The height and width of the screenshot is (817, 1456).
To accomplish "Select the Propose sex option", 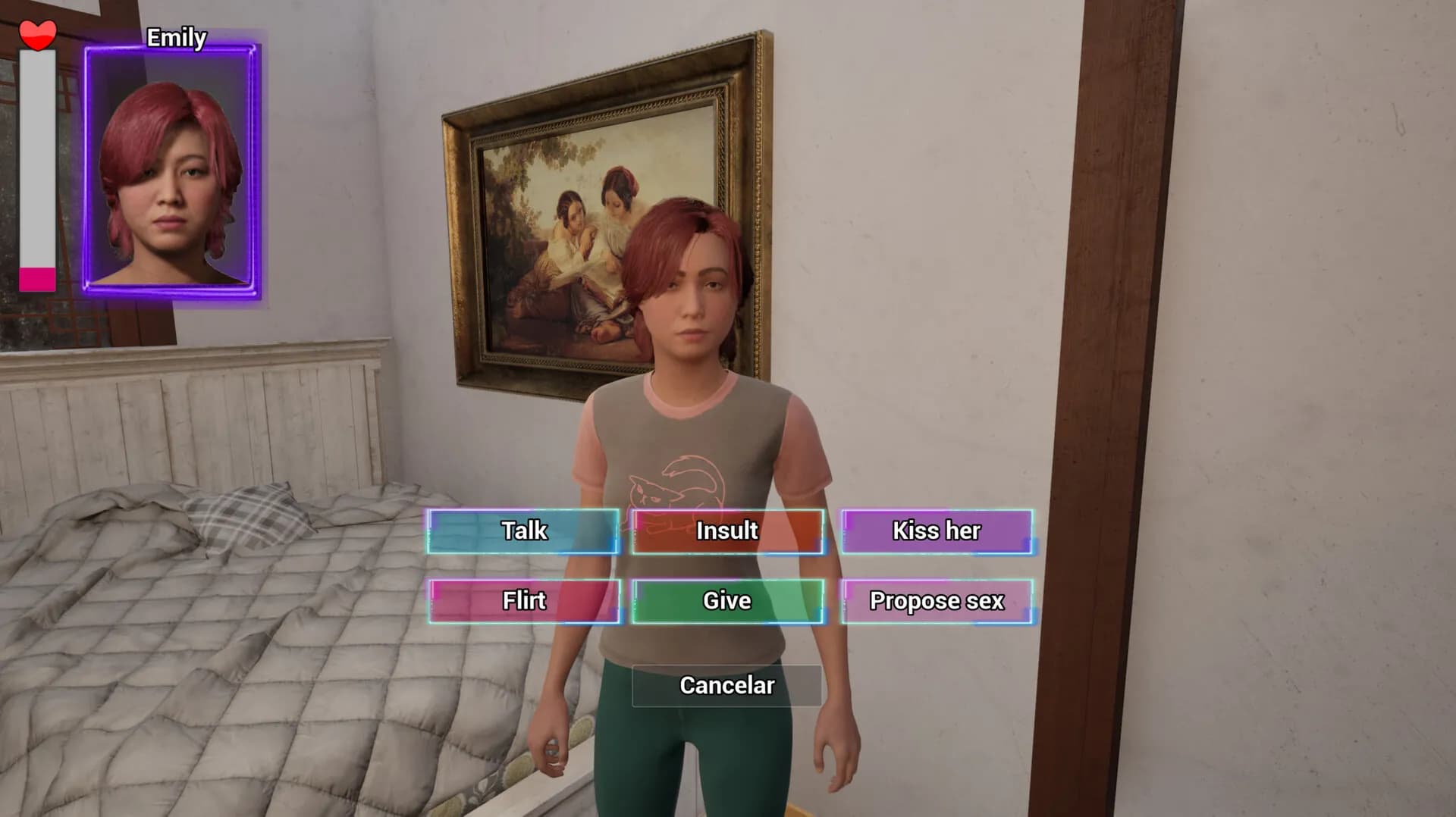I will pos(935,601).
